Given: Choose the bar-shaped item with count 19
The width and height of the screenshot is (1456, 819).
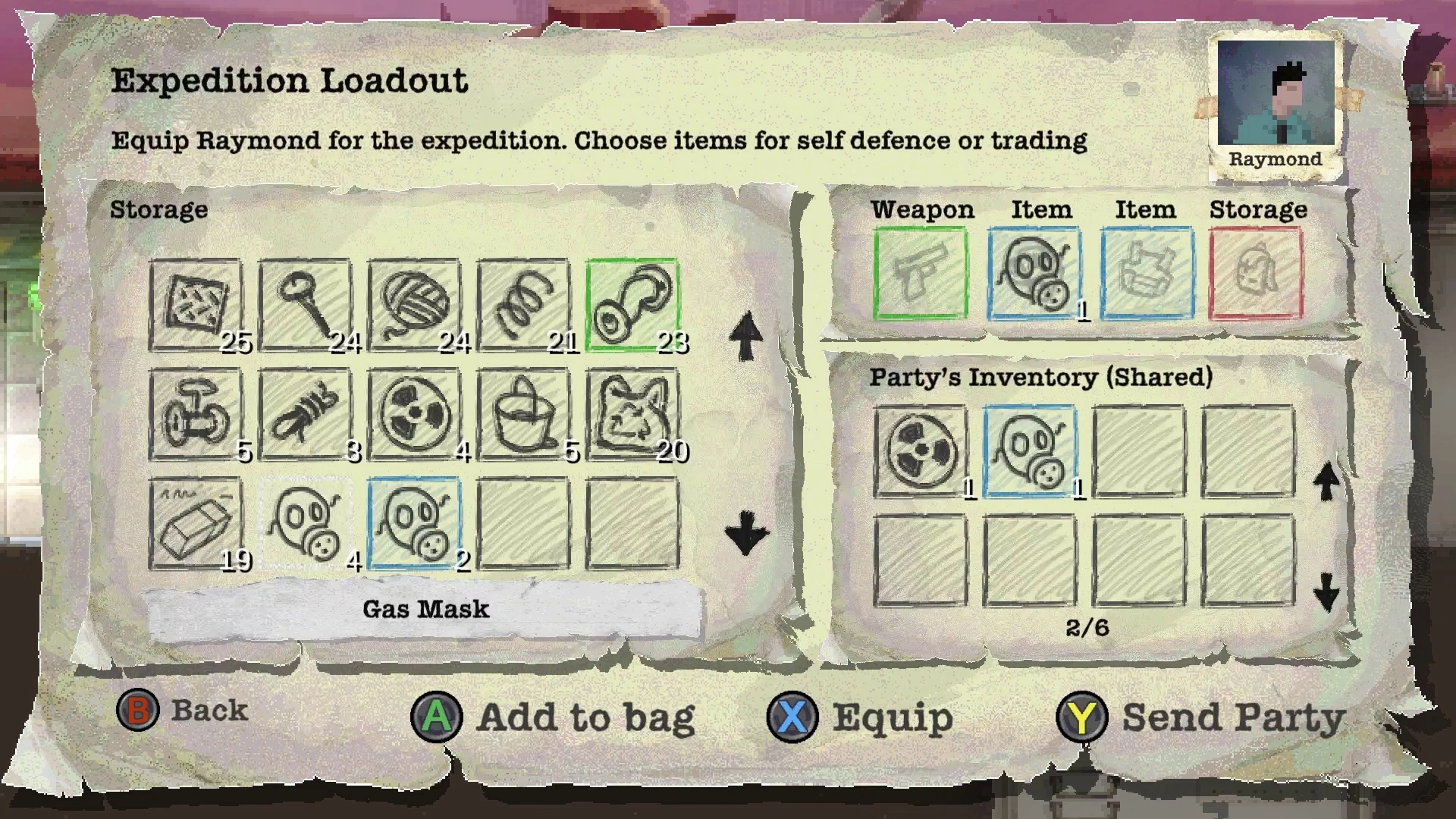Looking at the screenshot, I should click(196, 523).
